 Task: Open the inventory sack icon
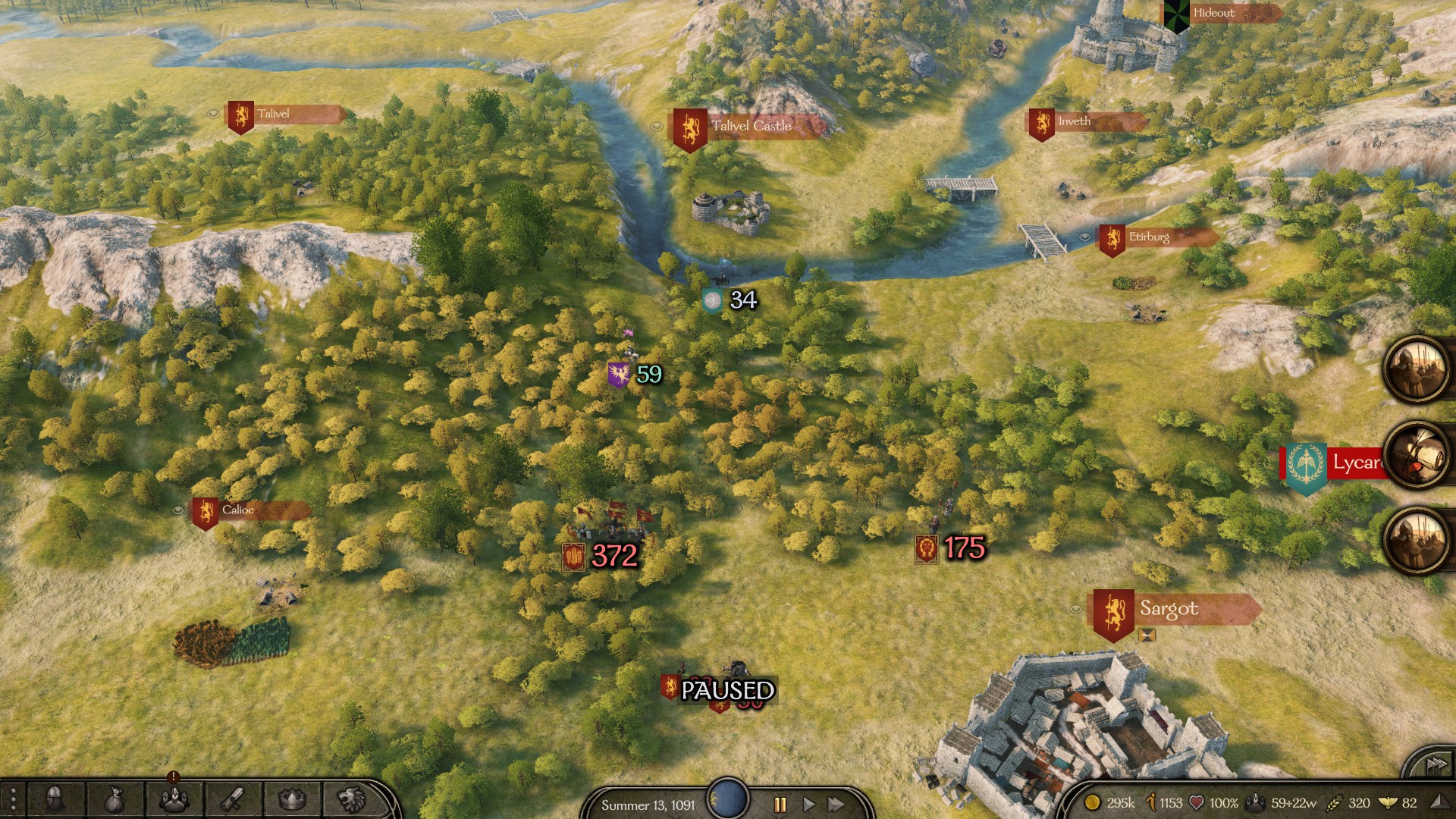[114, 799]
